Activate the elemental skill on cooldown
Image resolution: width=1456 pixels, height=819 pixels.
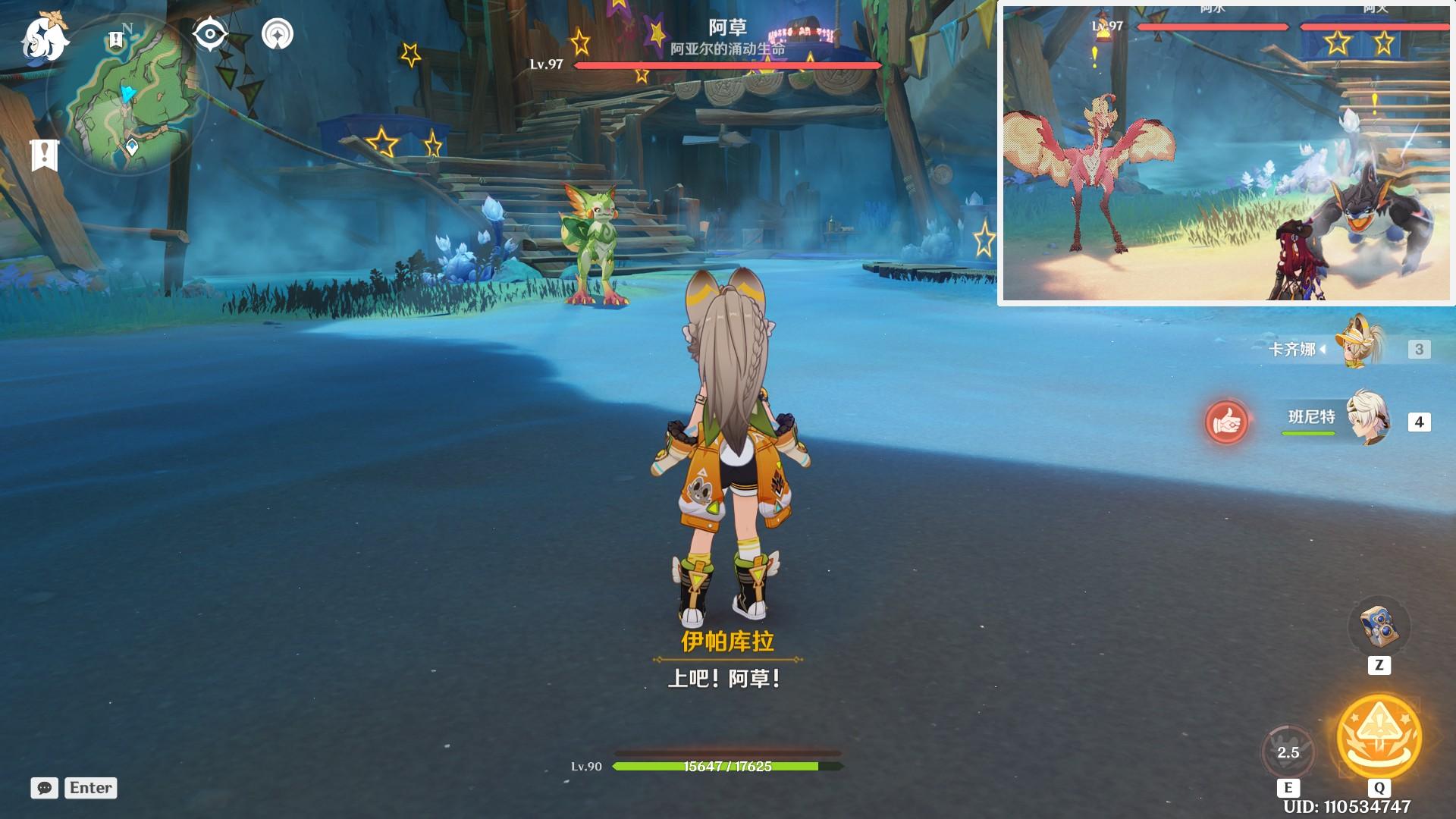tap(1288, 752)
